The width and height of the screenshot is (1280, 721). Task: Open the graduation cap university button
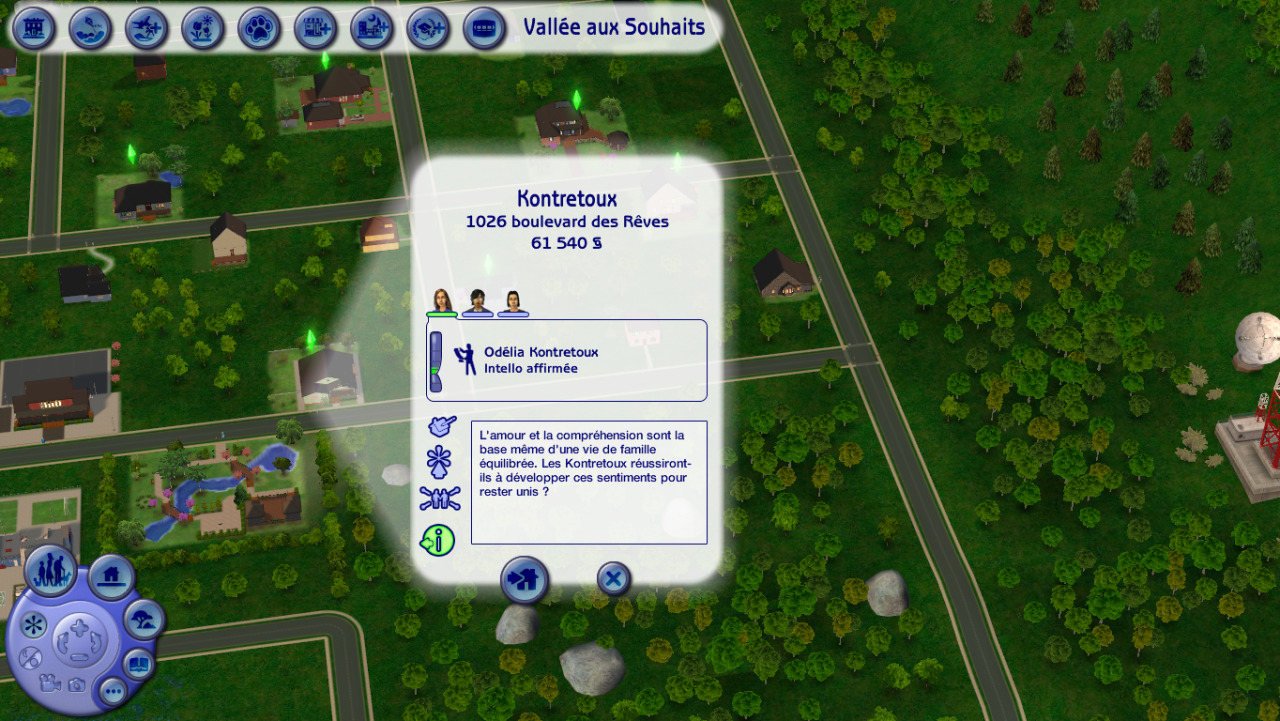(428, 28)
